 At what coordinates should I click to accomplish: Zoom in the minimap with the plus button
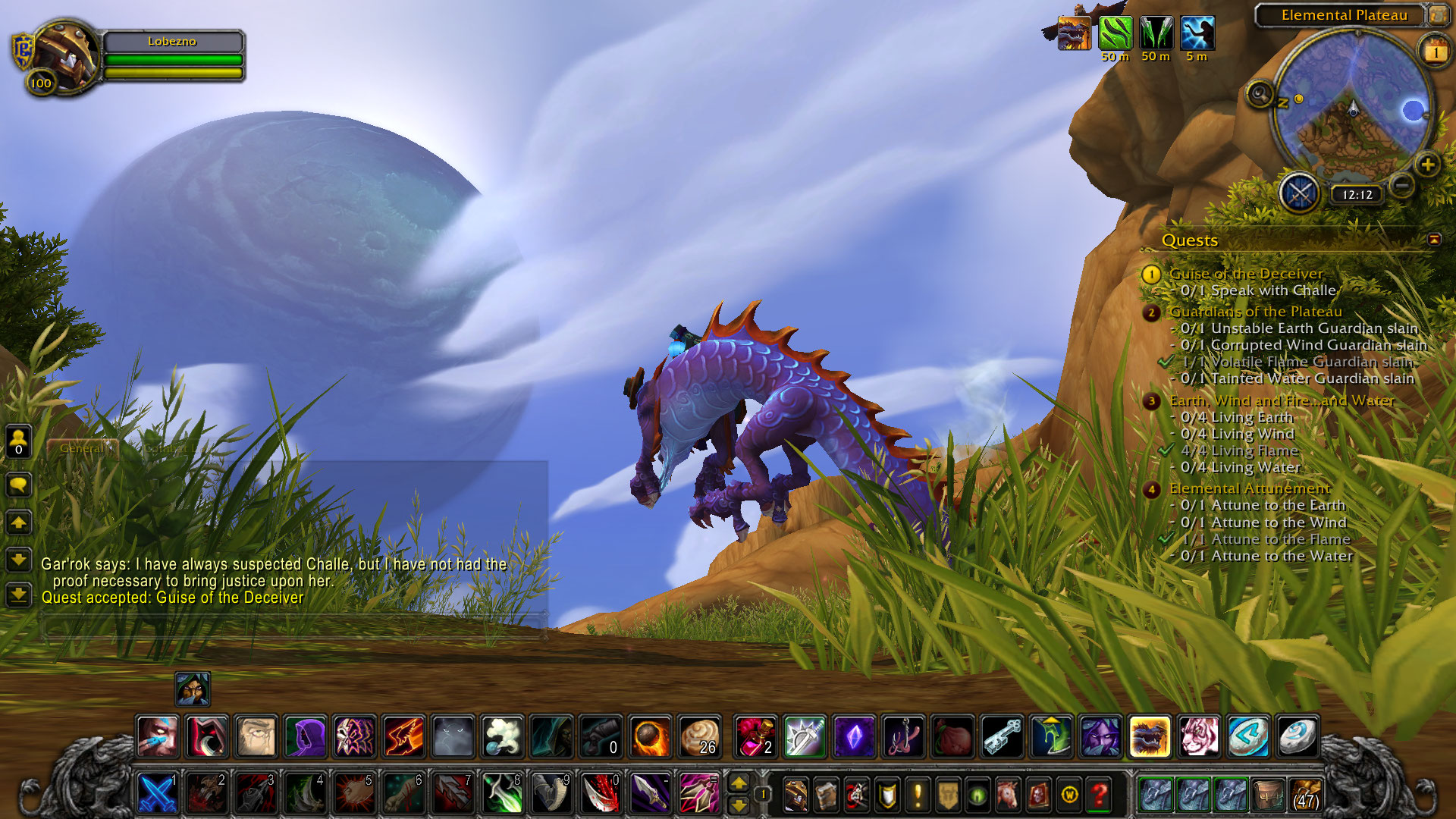click(x=1427, y=165)
